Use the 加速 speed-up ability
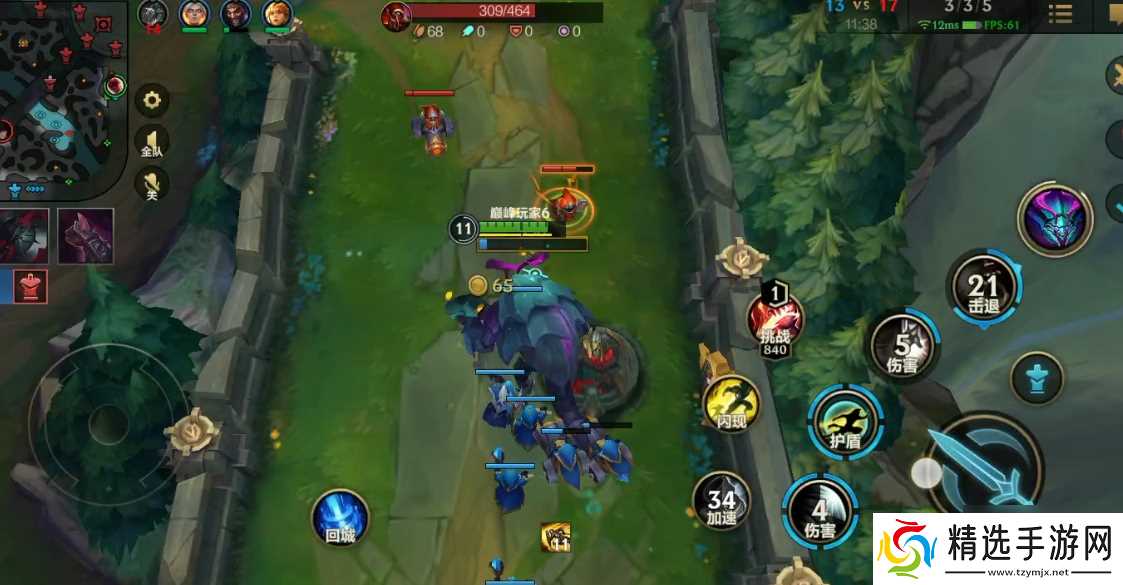 [722, 501]
